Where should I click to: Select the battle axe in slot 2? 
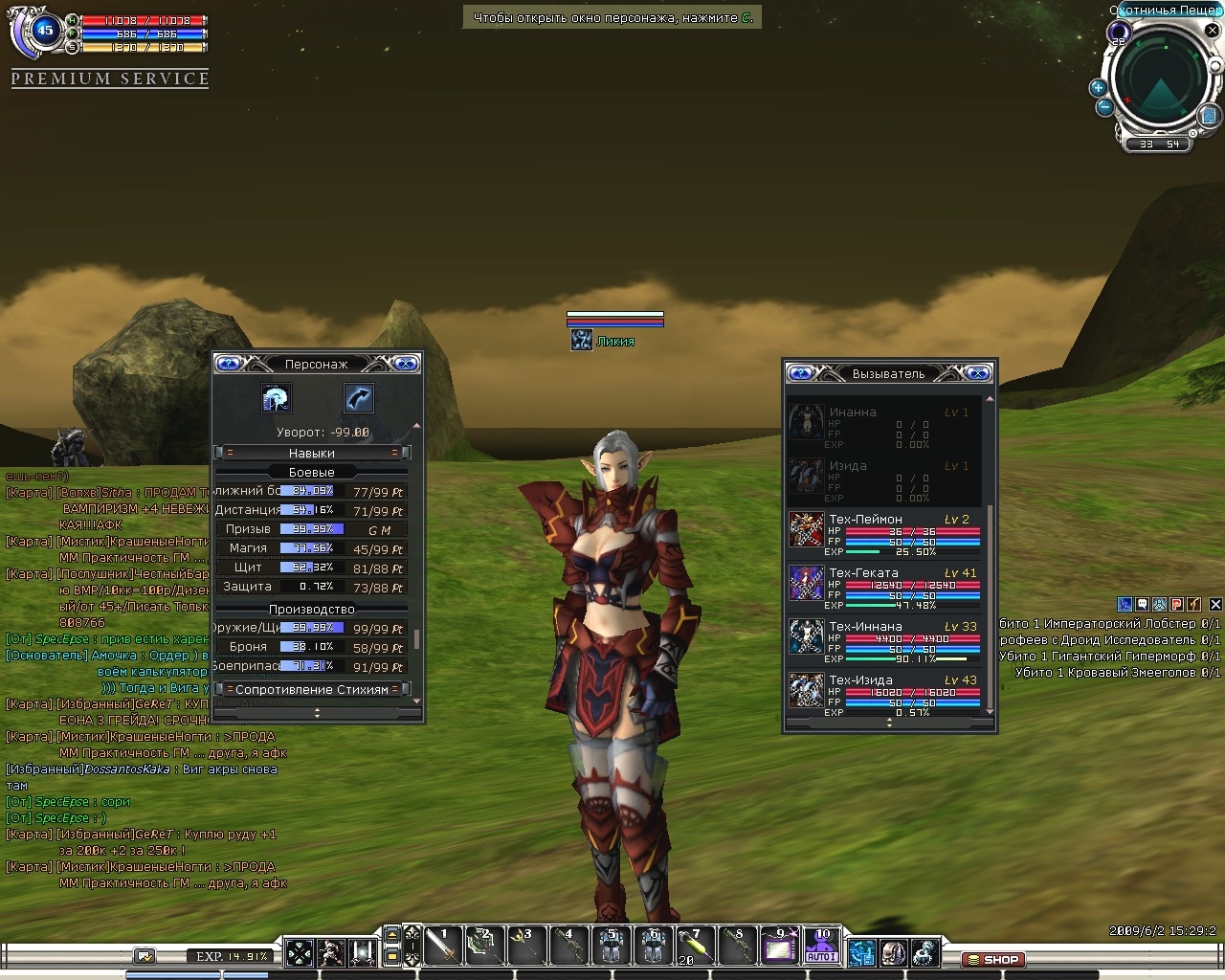pyautogui.click(x=483, y=946)
